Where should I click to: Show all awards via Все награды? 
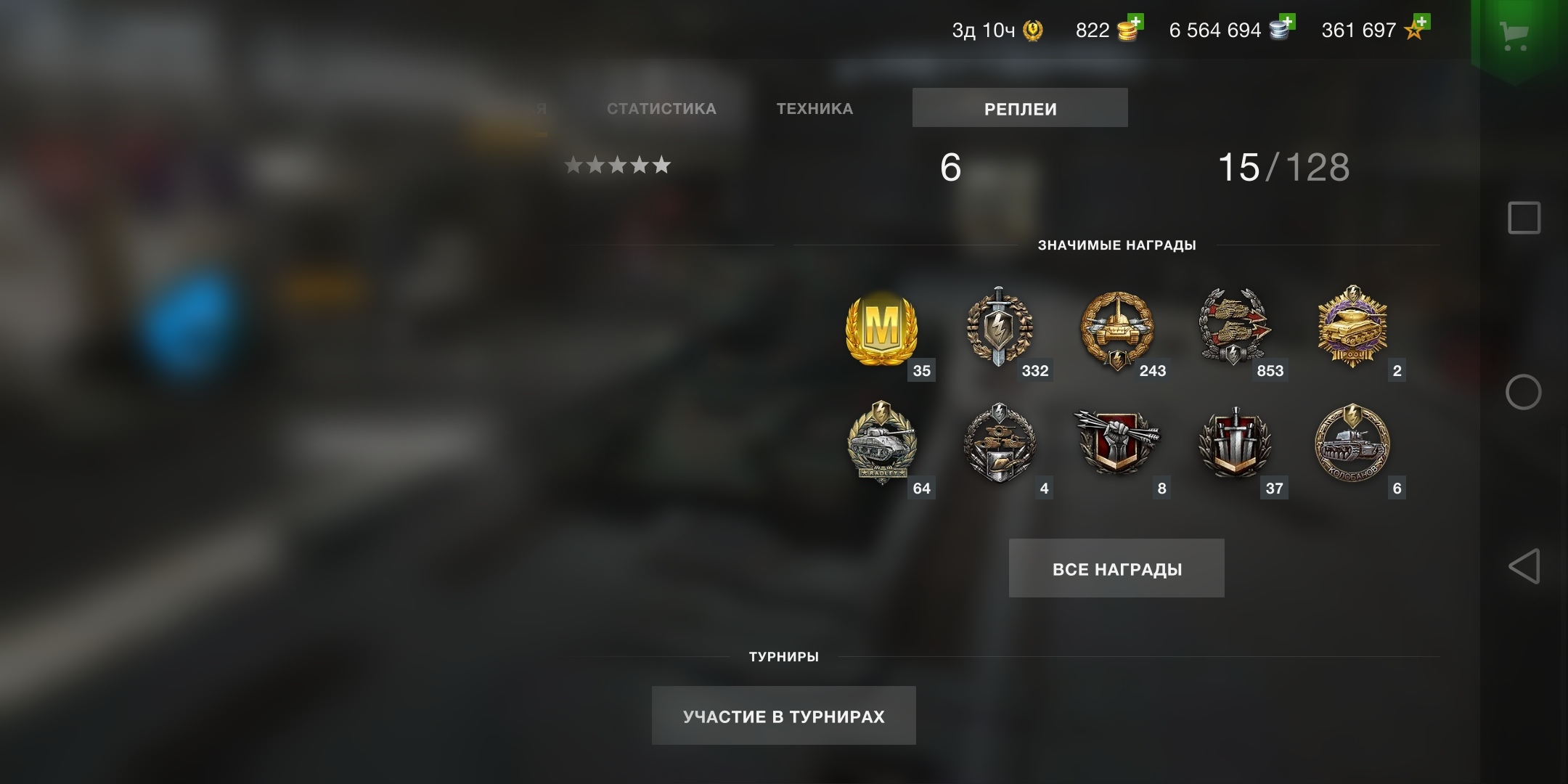[x=1116, y=568]
